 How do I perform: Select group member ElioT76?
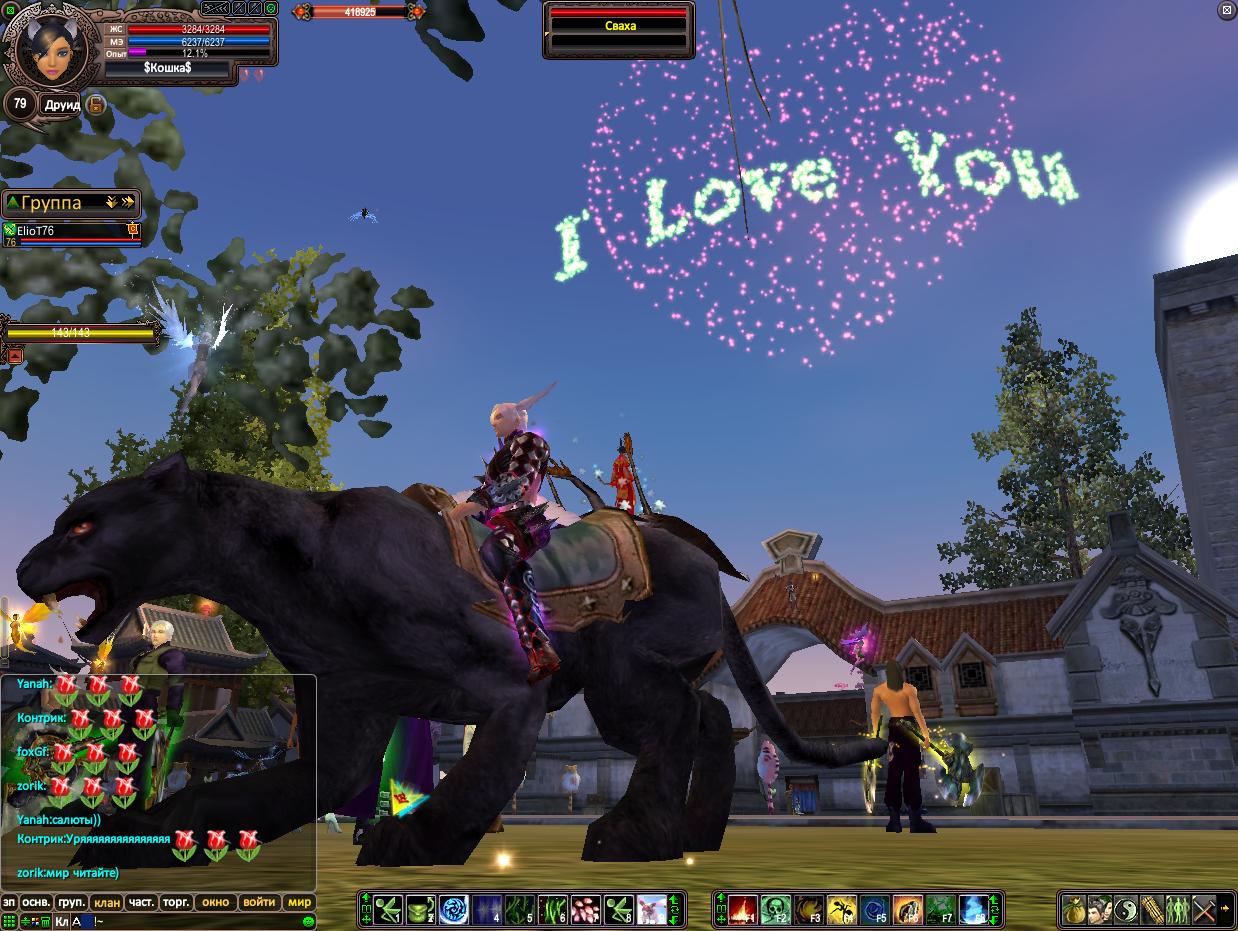(x=70, y=232)
